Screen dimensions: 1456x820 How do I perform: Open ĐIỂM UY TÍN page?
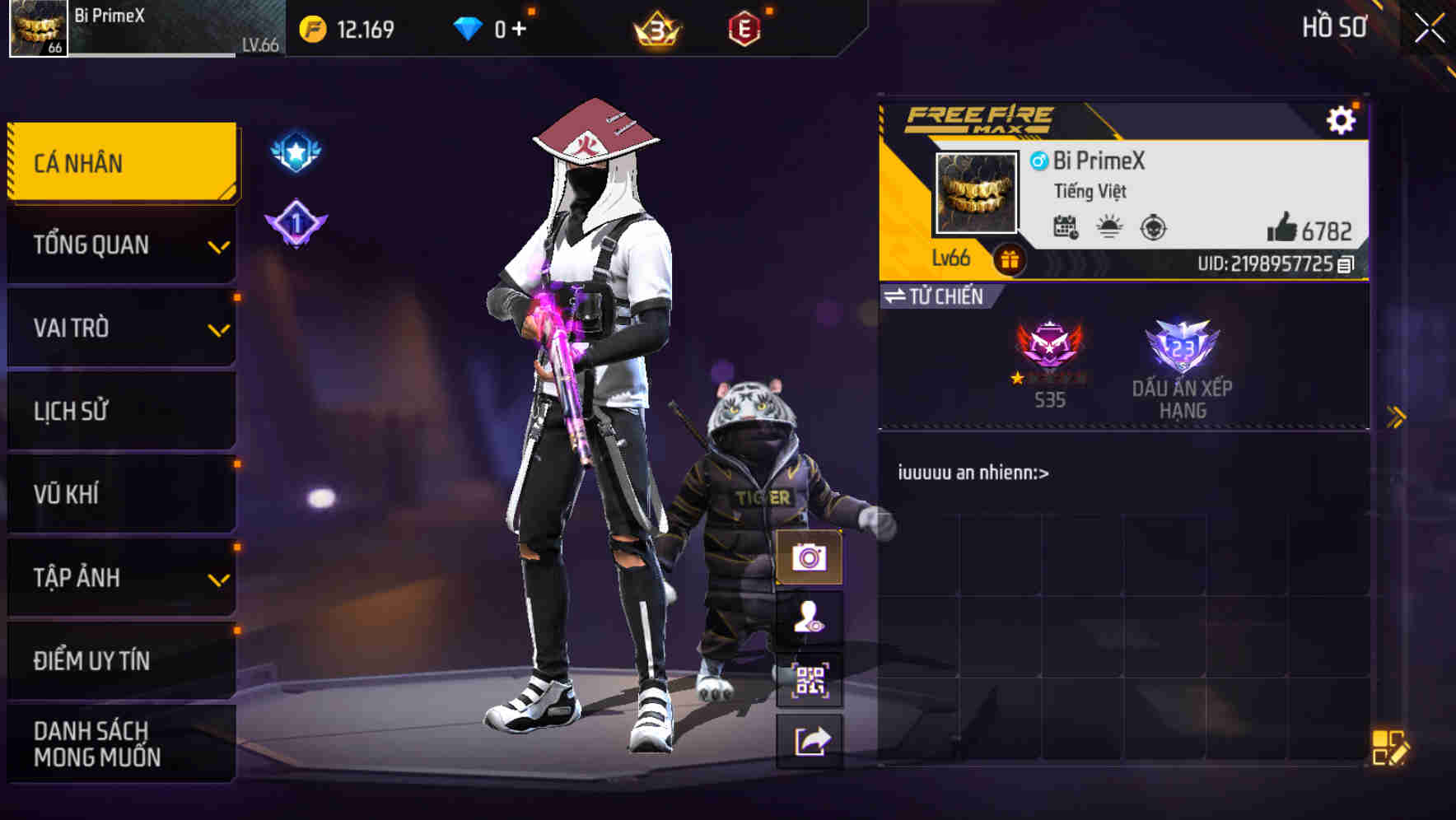coord(119,659)
